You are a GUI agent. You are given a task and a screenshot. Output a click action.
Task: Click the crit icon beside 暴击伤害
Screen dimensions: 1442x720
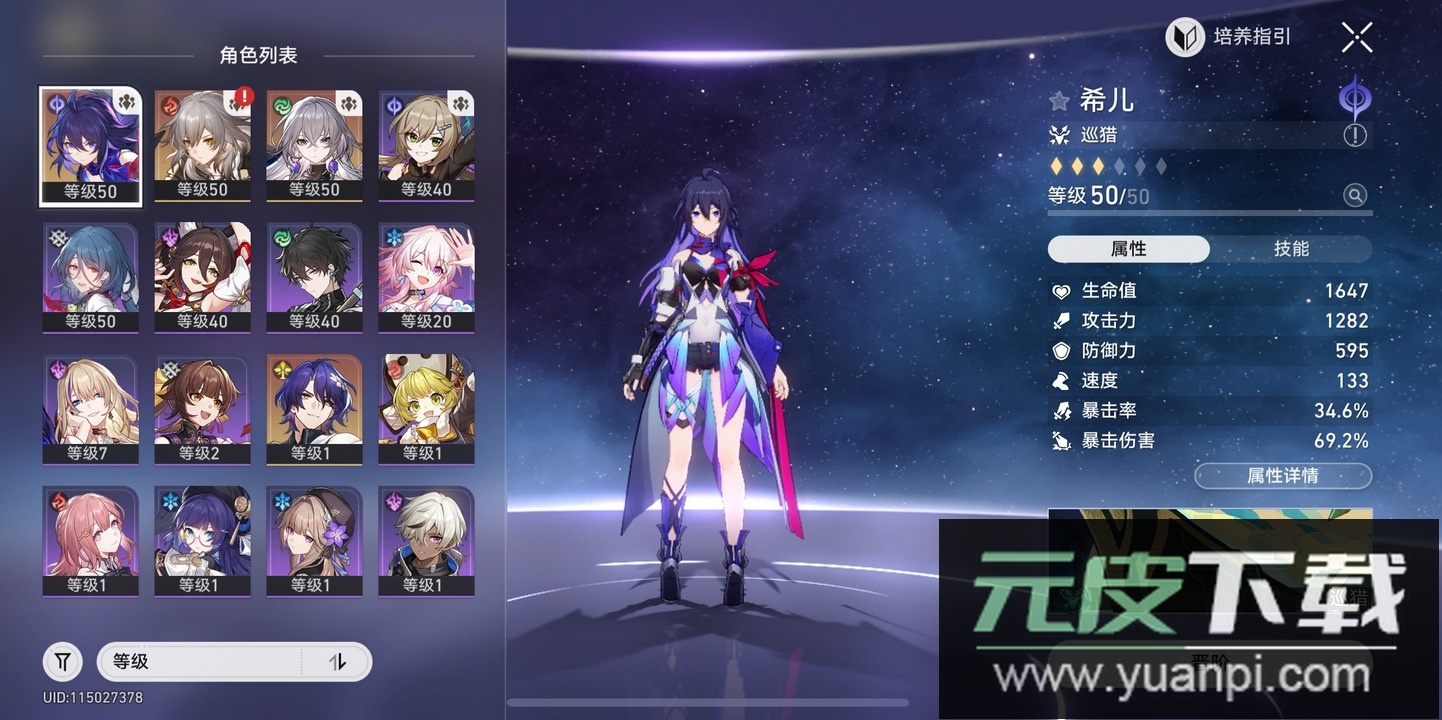pos(1059,440)
